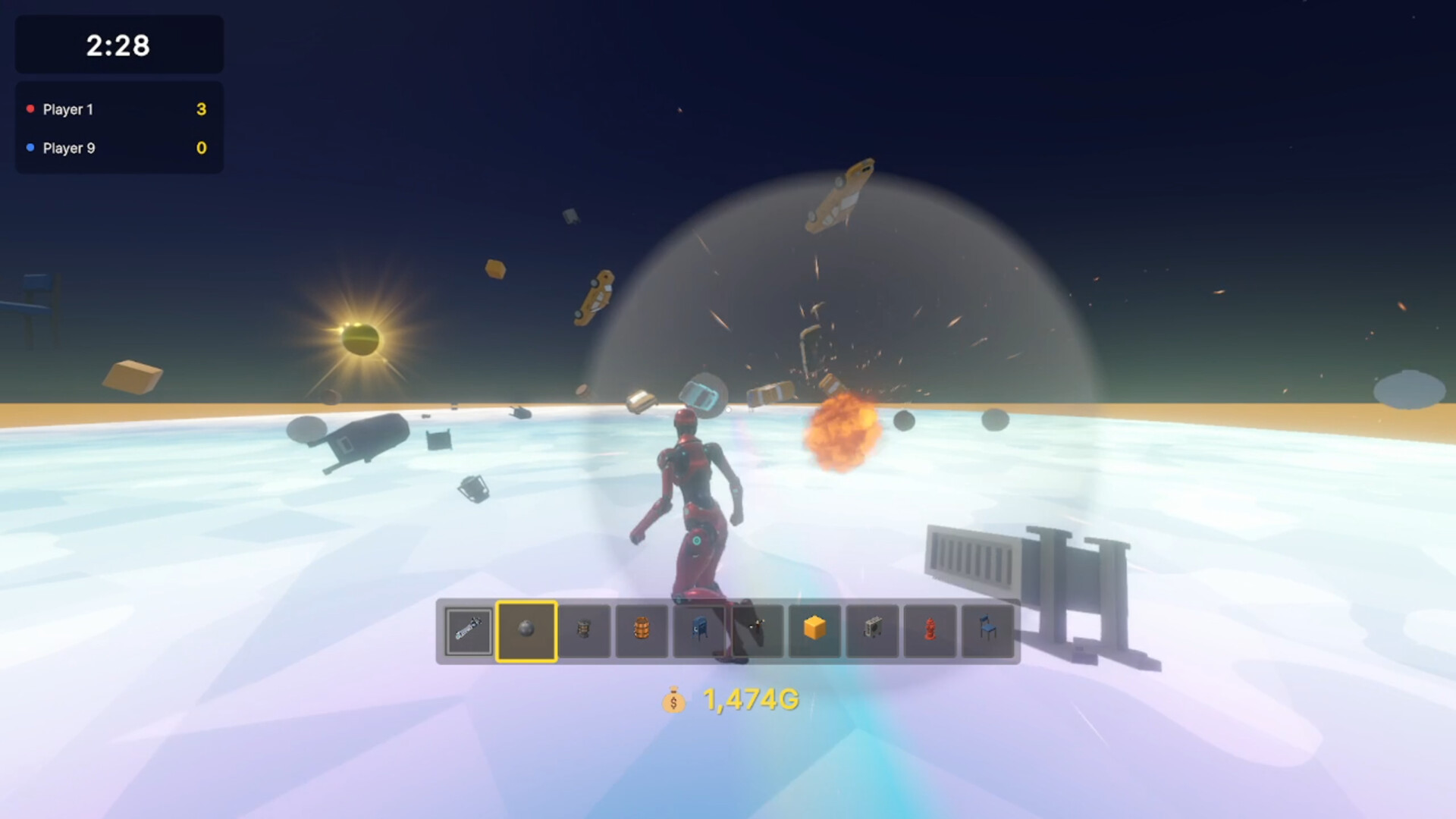Pick the blue mailbox hotbar item

tap(699, 630)
